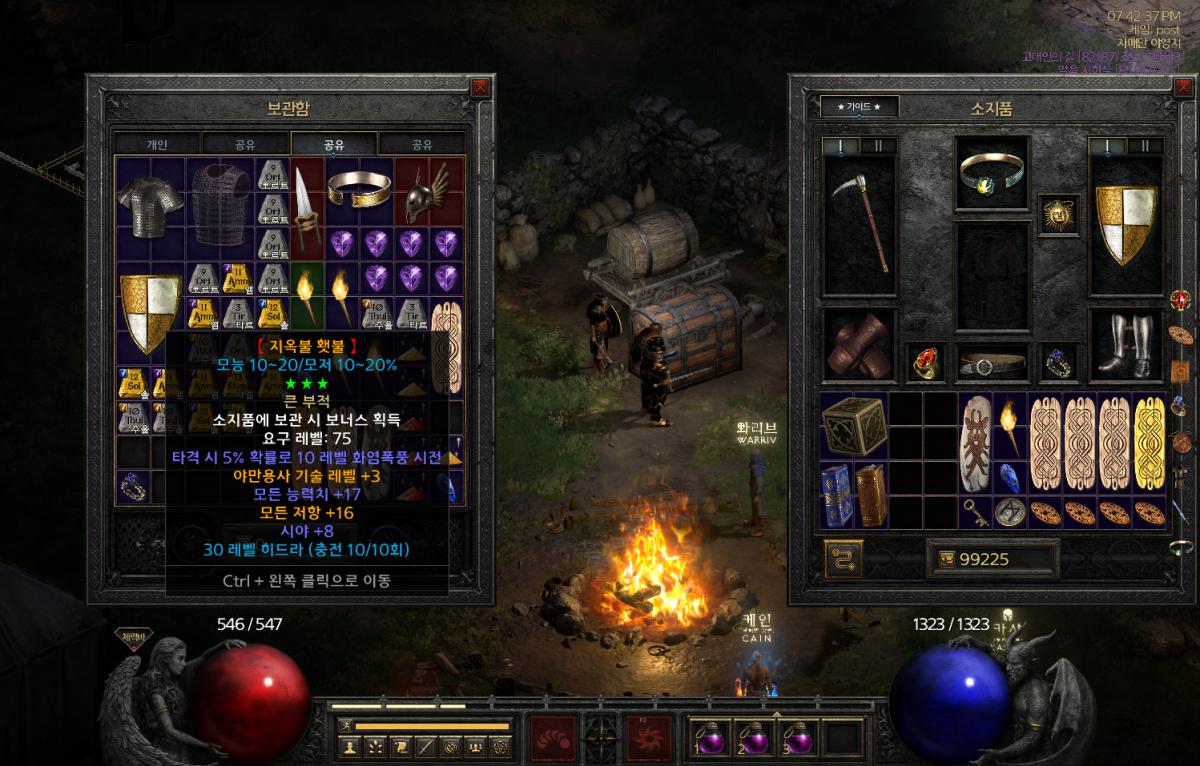Close the stash window

[481, 87]
